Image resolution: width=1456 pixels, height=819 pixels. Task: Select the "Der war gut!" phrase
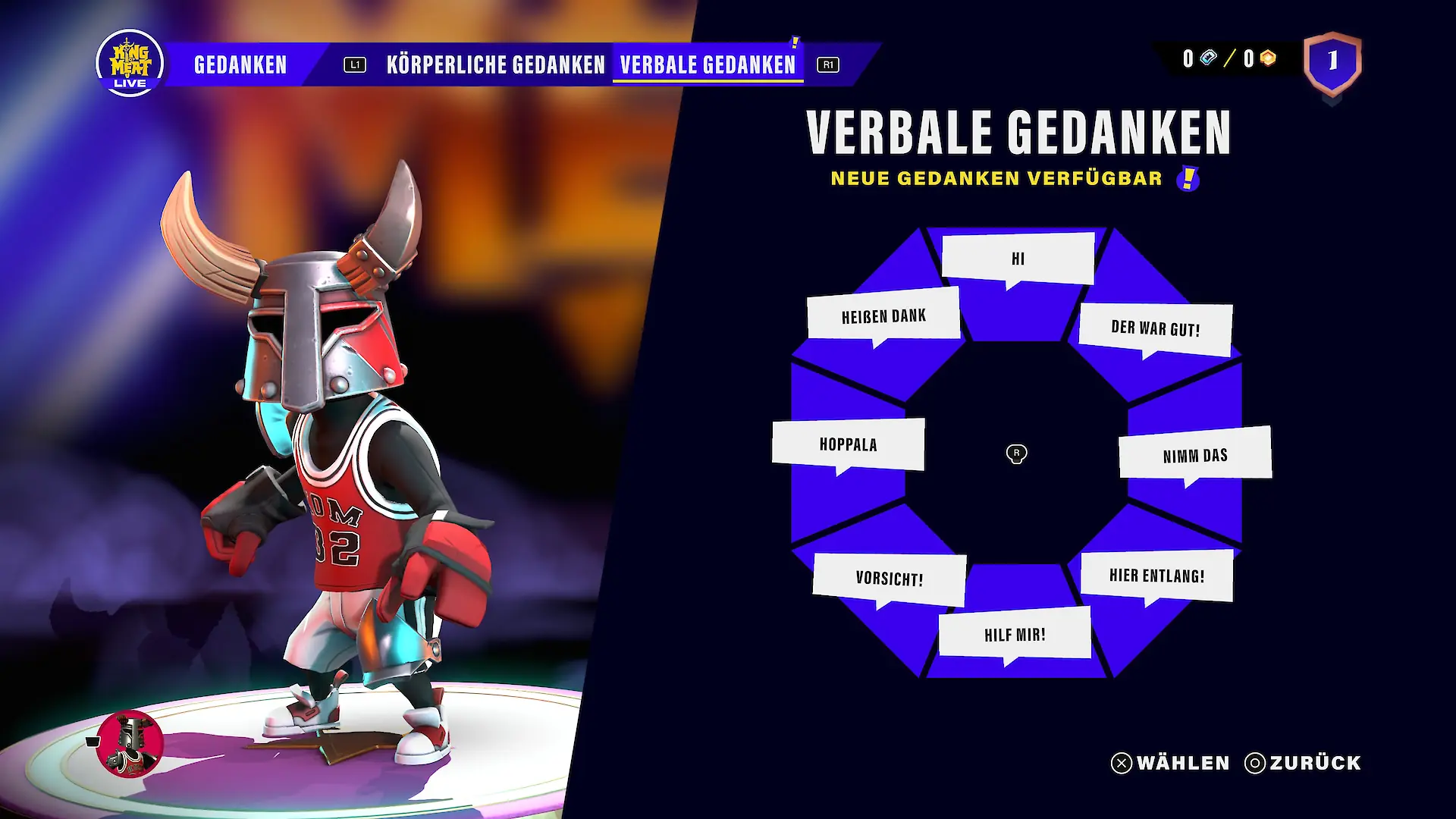coord(1155,329)
